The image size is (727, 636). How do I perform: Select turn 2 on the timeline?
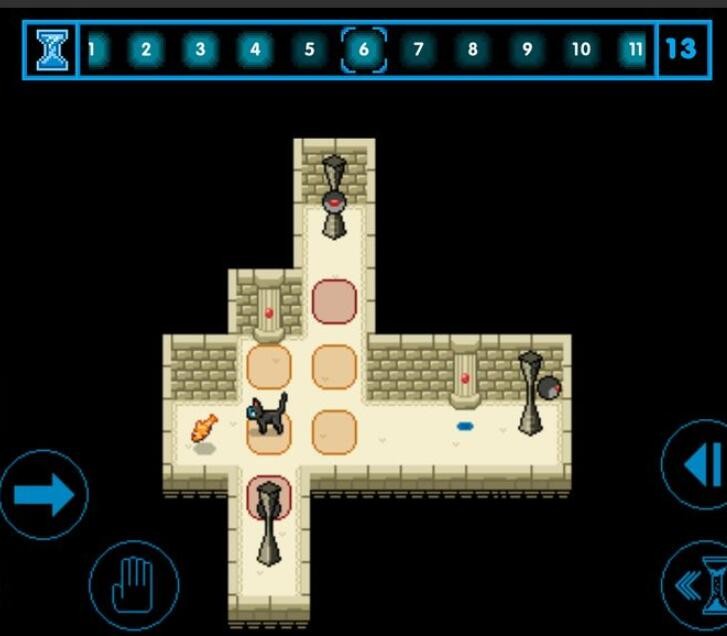146,49
